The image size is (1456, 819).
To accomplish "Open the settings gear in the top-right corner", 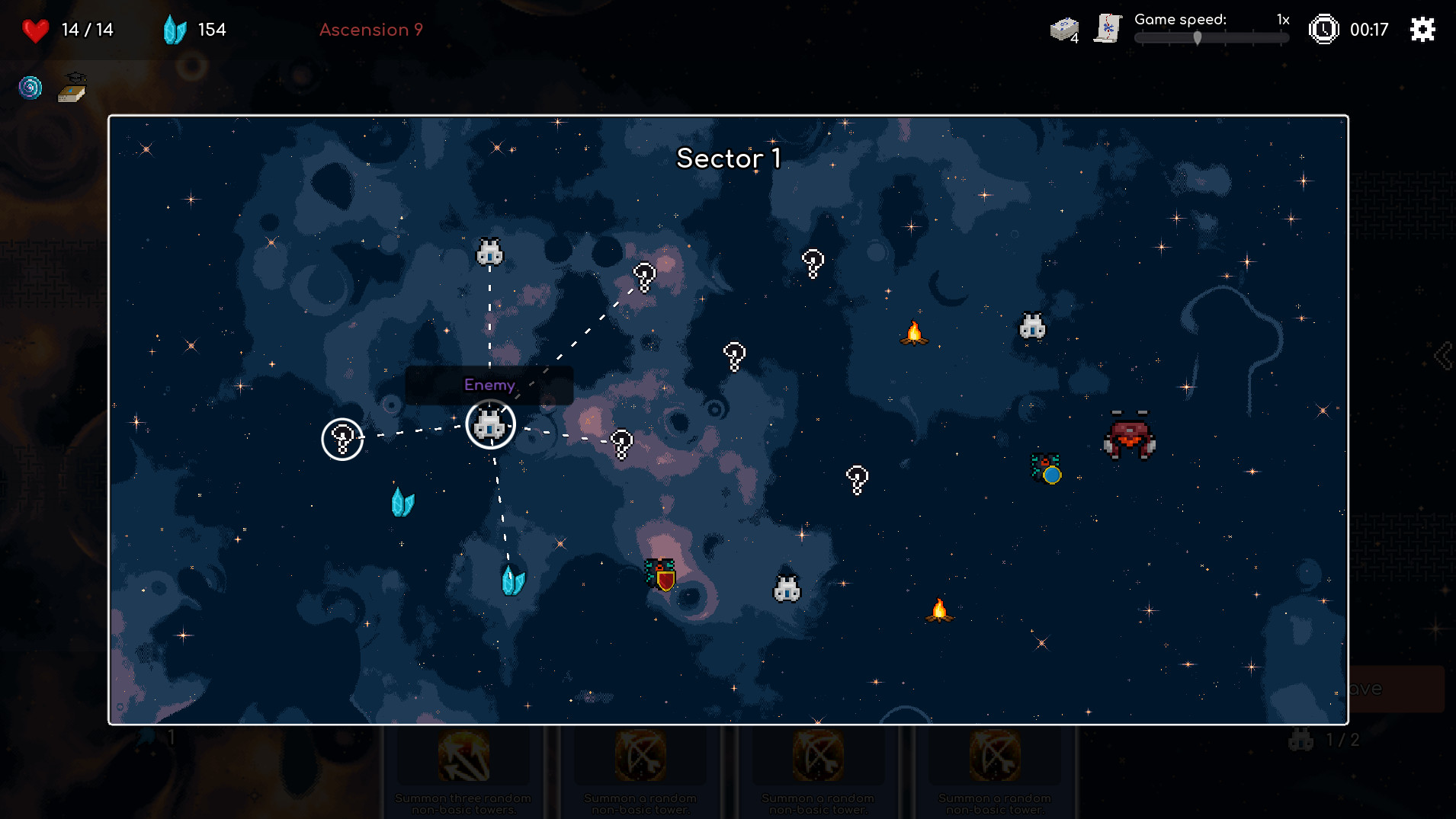I will tap(1422, 30).
